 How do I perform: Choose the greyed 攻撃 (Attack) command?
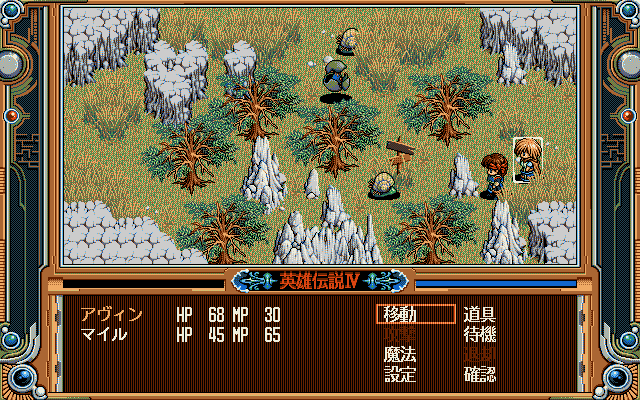401,335
